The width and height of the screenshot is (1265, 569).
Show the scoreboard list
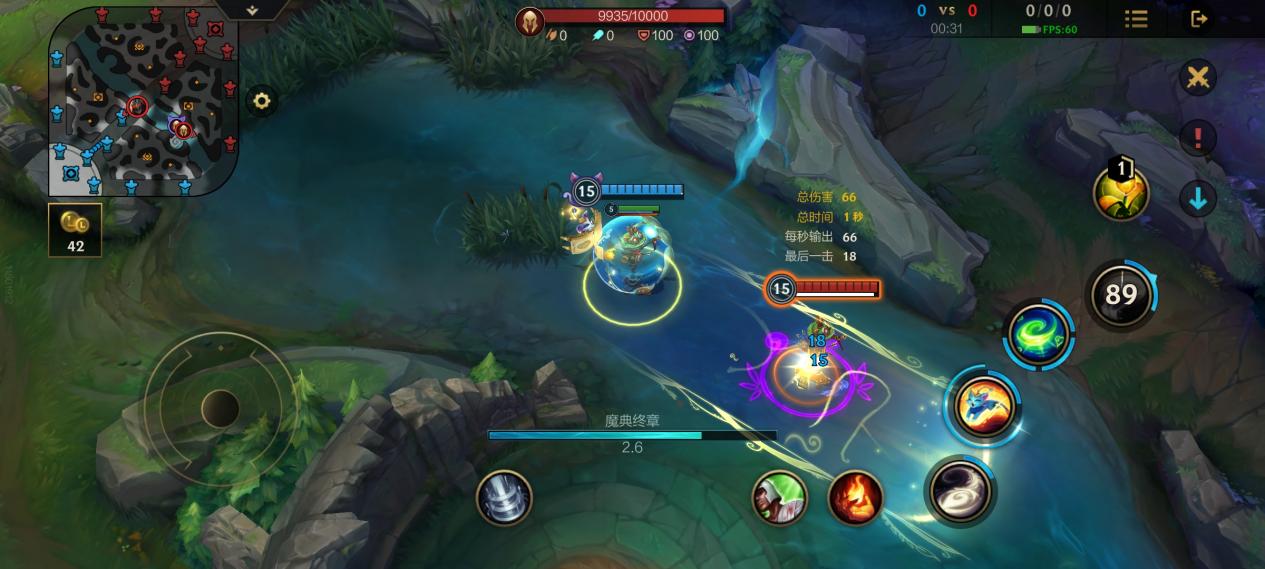(x=1136, y=19)
